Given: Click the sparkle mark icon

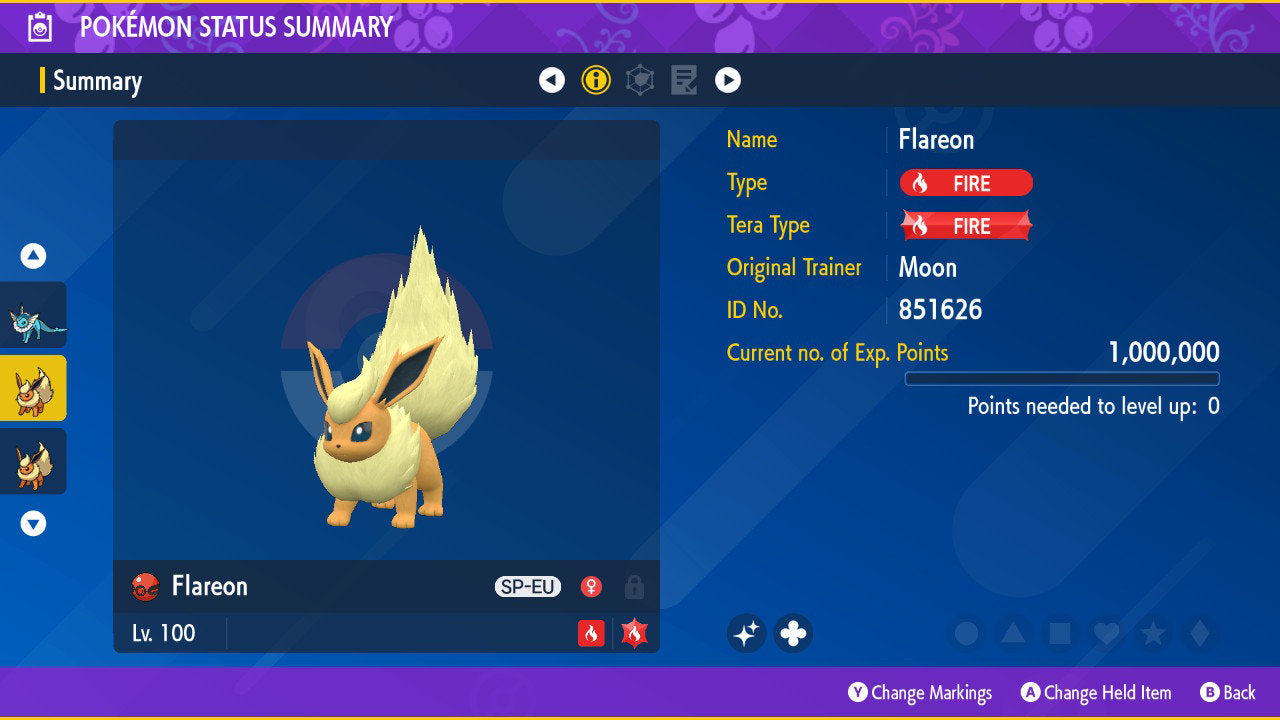Looking at the screenshot, I should [x=746, y=633].
